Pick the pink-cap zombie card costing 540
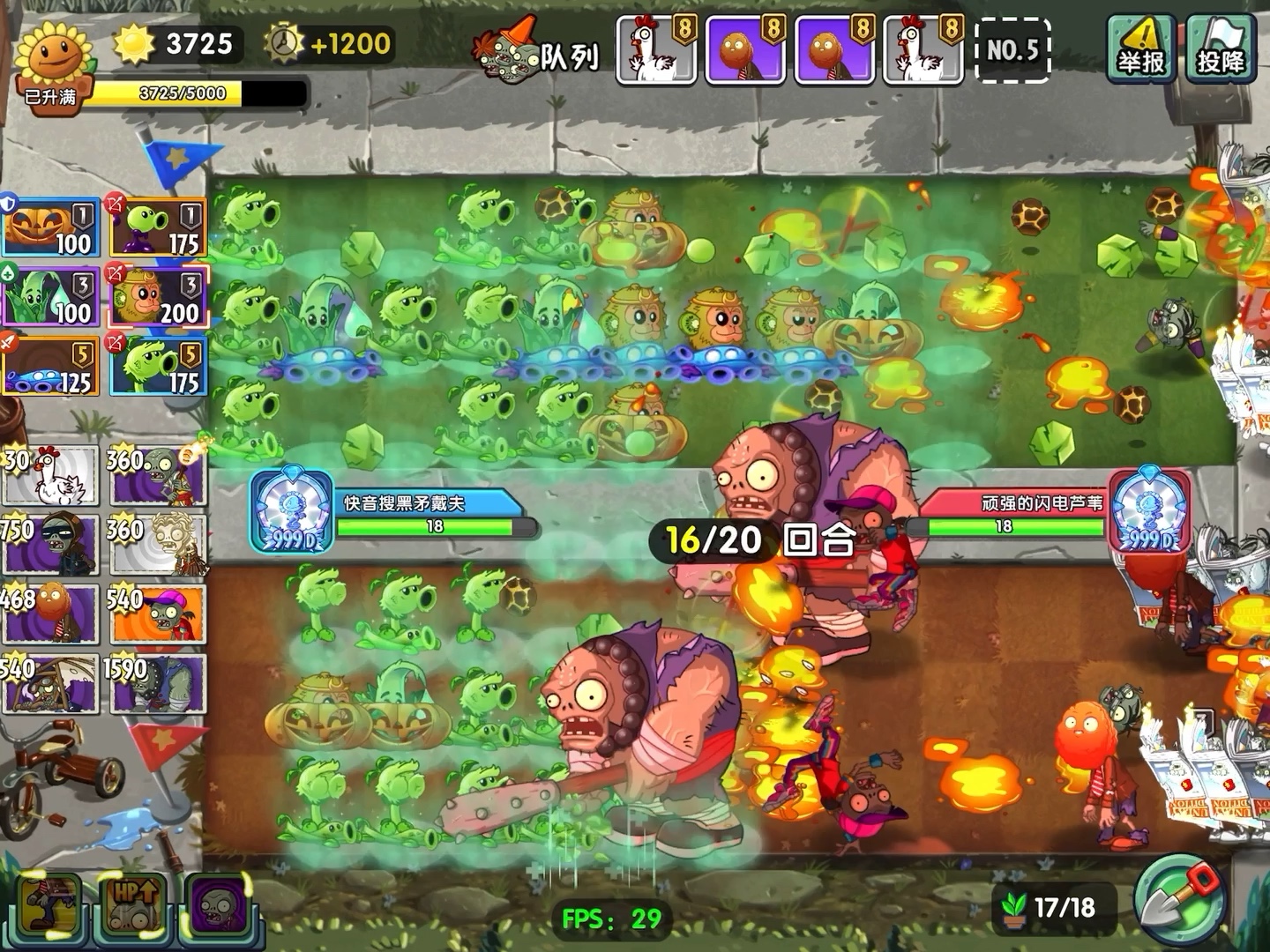1270x952 pixels. [x=158, y=614]
